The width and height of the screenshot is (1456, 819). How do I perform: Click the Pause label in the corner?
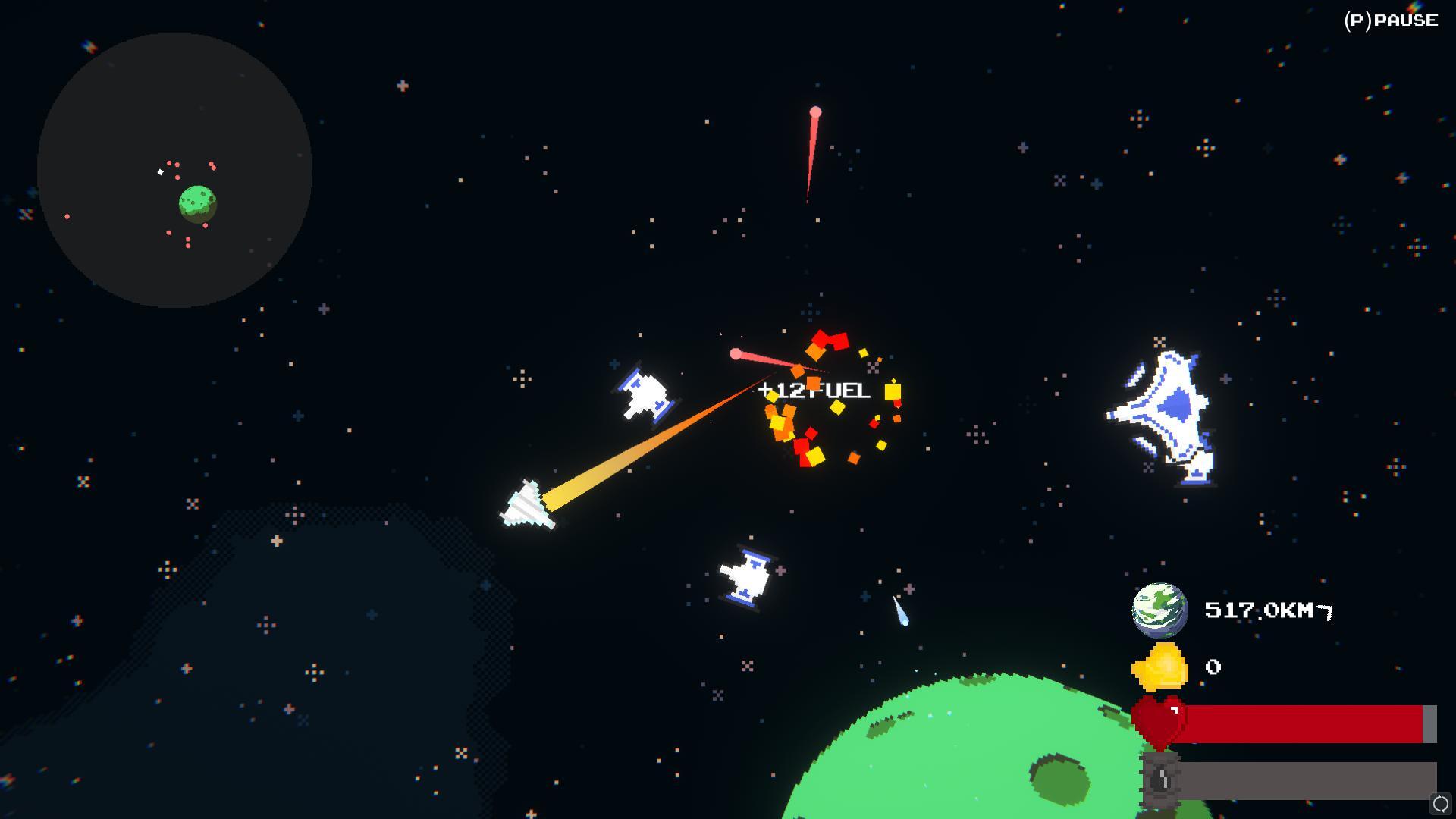pos(1391,20)
